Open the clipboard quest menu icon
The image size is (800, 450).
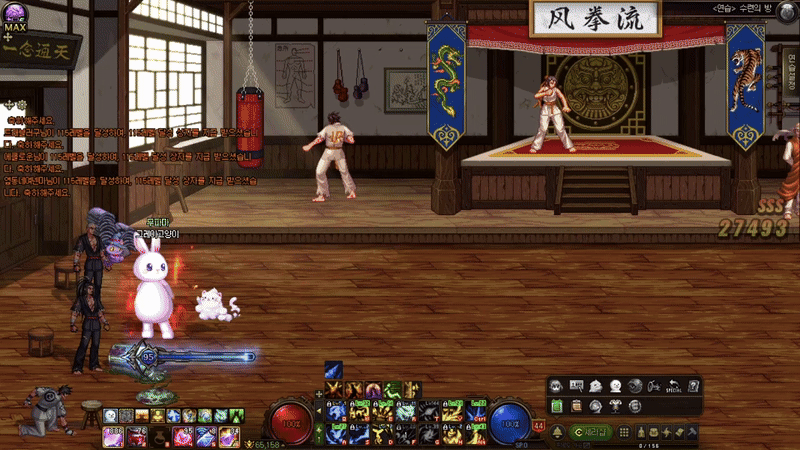point(575,405)
